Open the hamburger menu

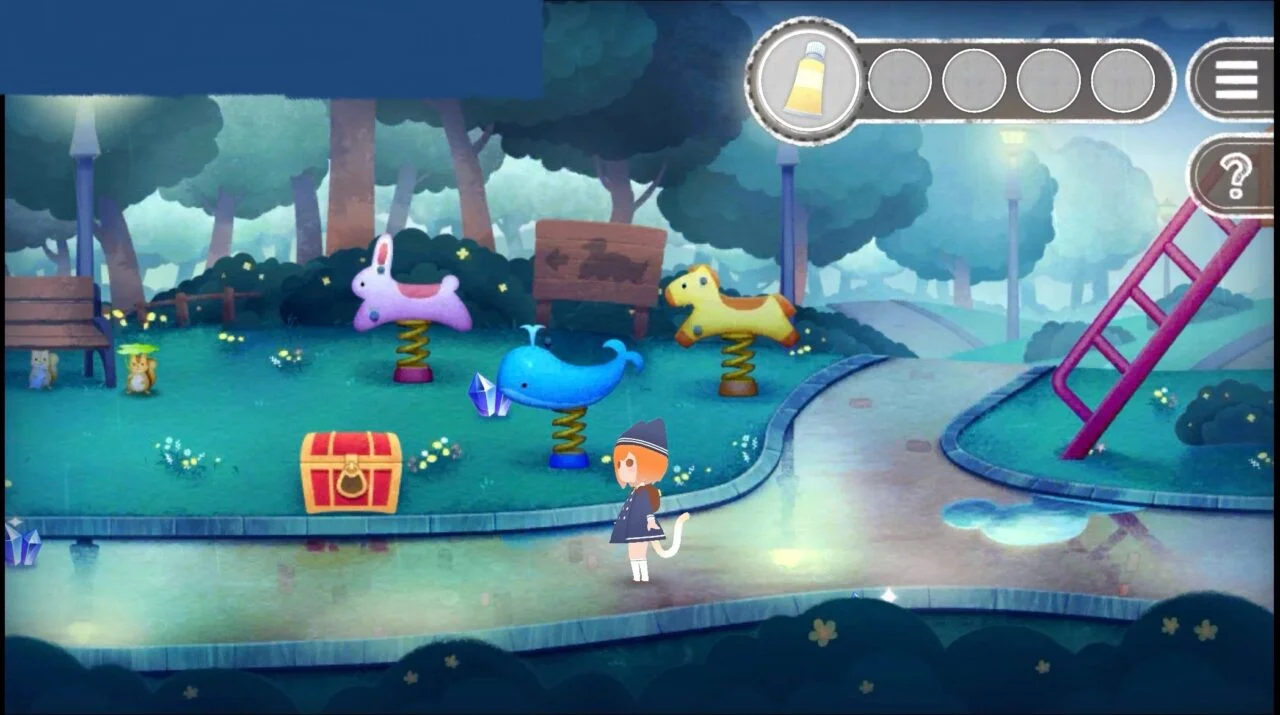coord(1236,80)
